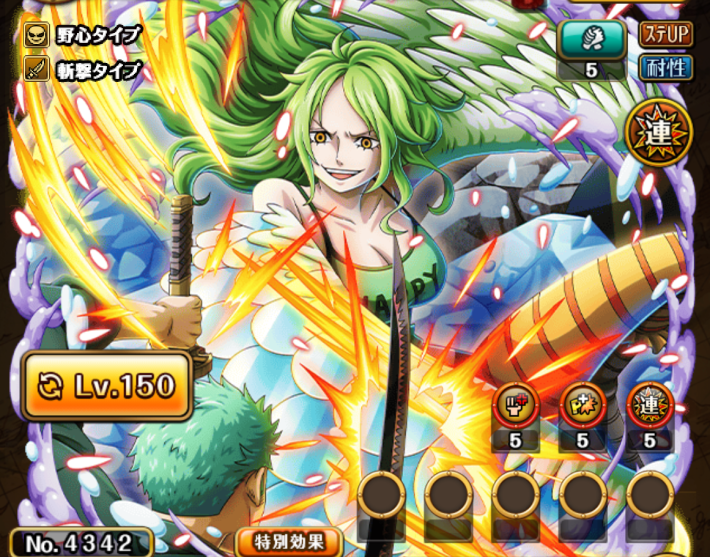
Task: Select the P+ burst power-up icon
Action: [x=581, y=403]
